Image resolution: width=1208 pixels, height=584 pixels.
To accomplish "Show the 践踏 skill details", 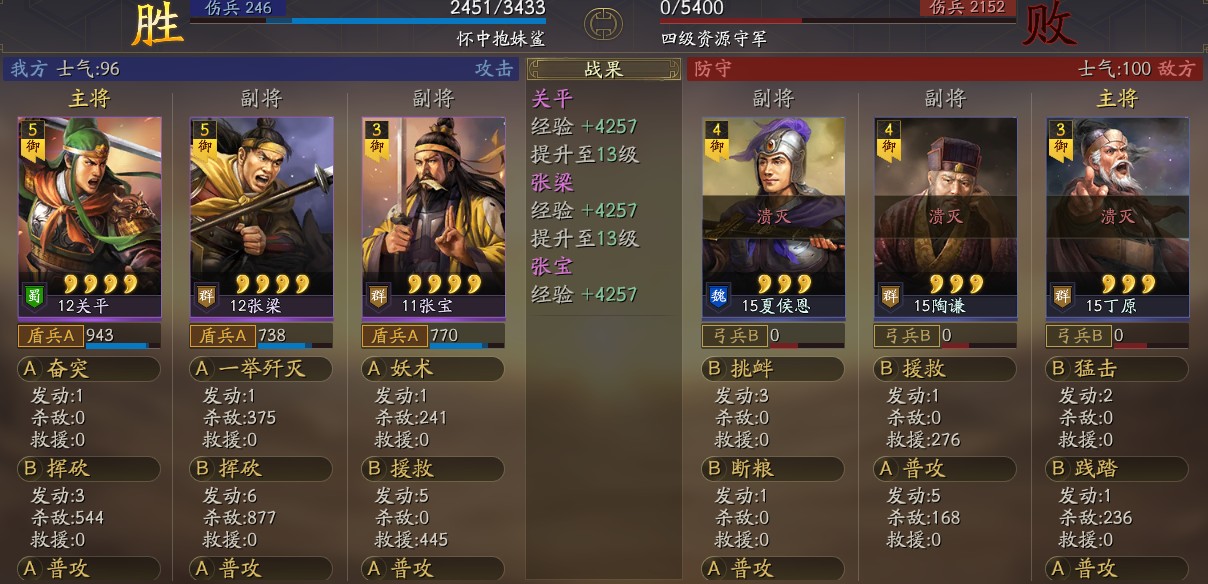I will [x=1117, y=469].
